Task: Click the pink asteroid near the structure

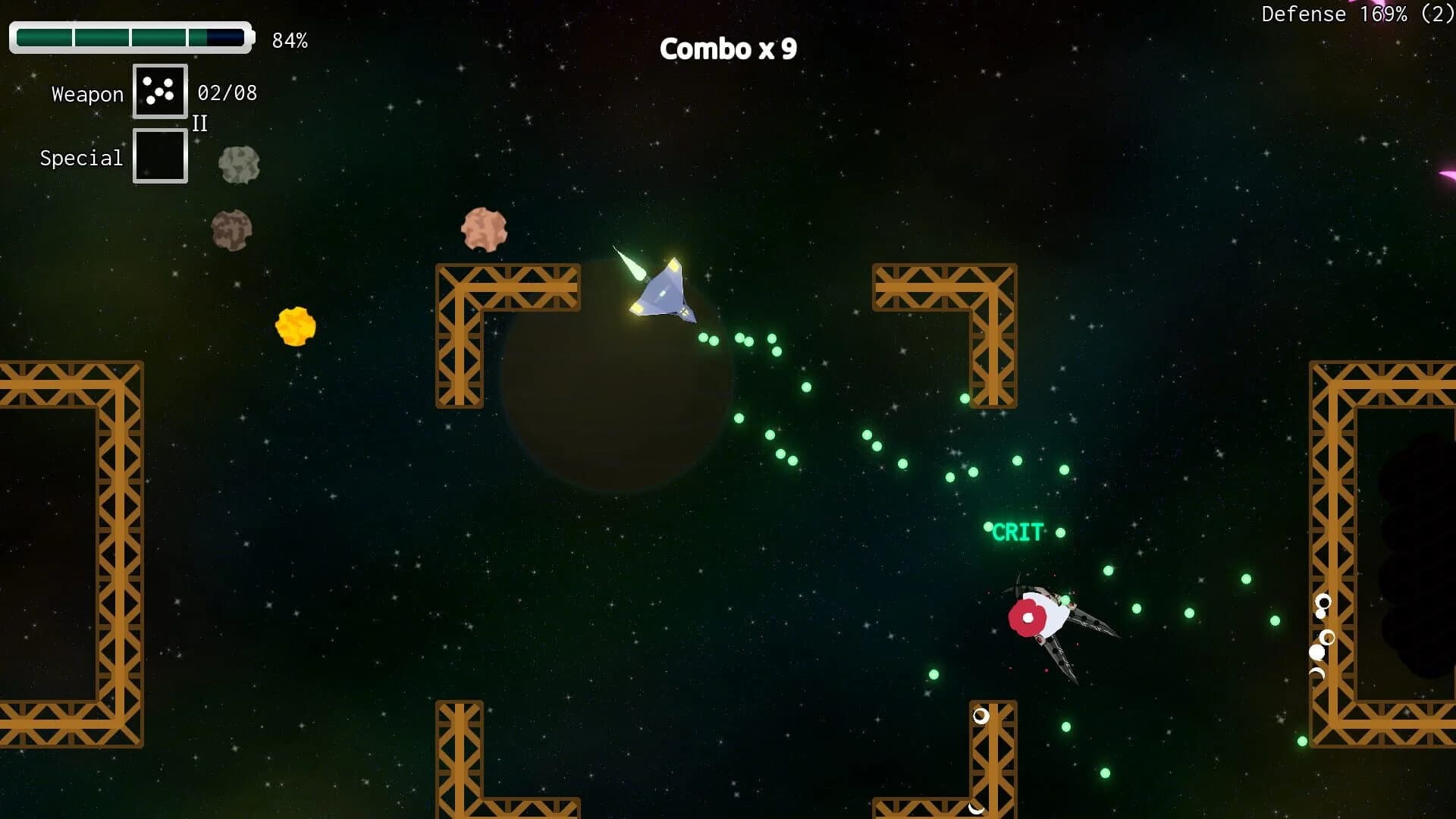Action: click(485, 227)
